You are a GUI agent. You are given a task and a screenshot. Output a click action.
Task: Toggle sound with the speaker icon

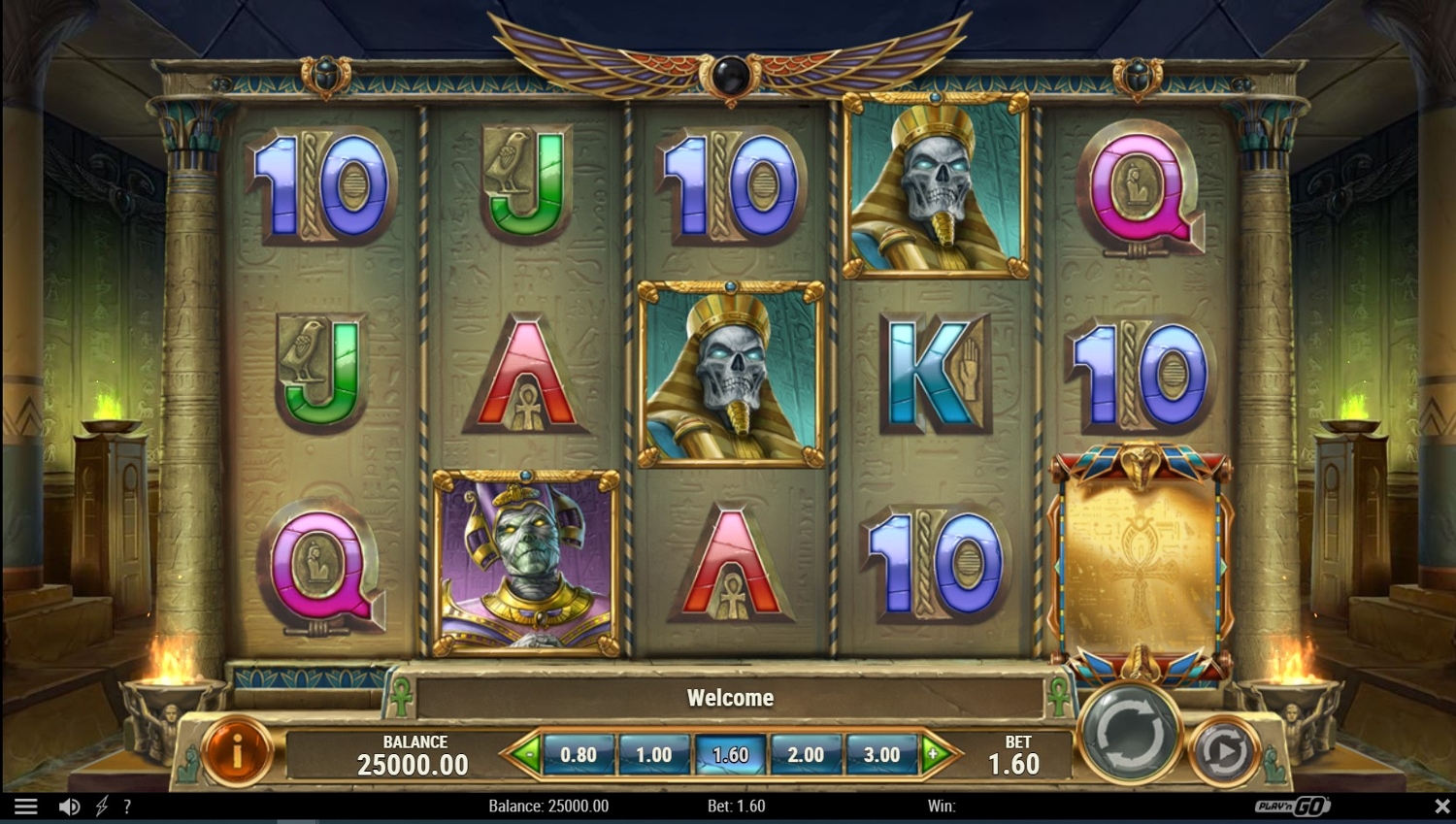click(x=69, y=807)
